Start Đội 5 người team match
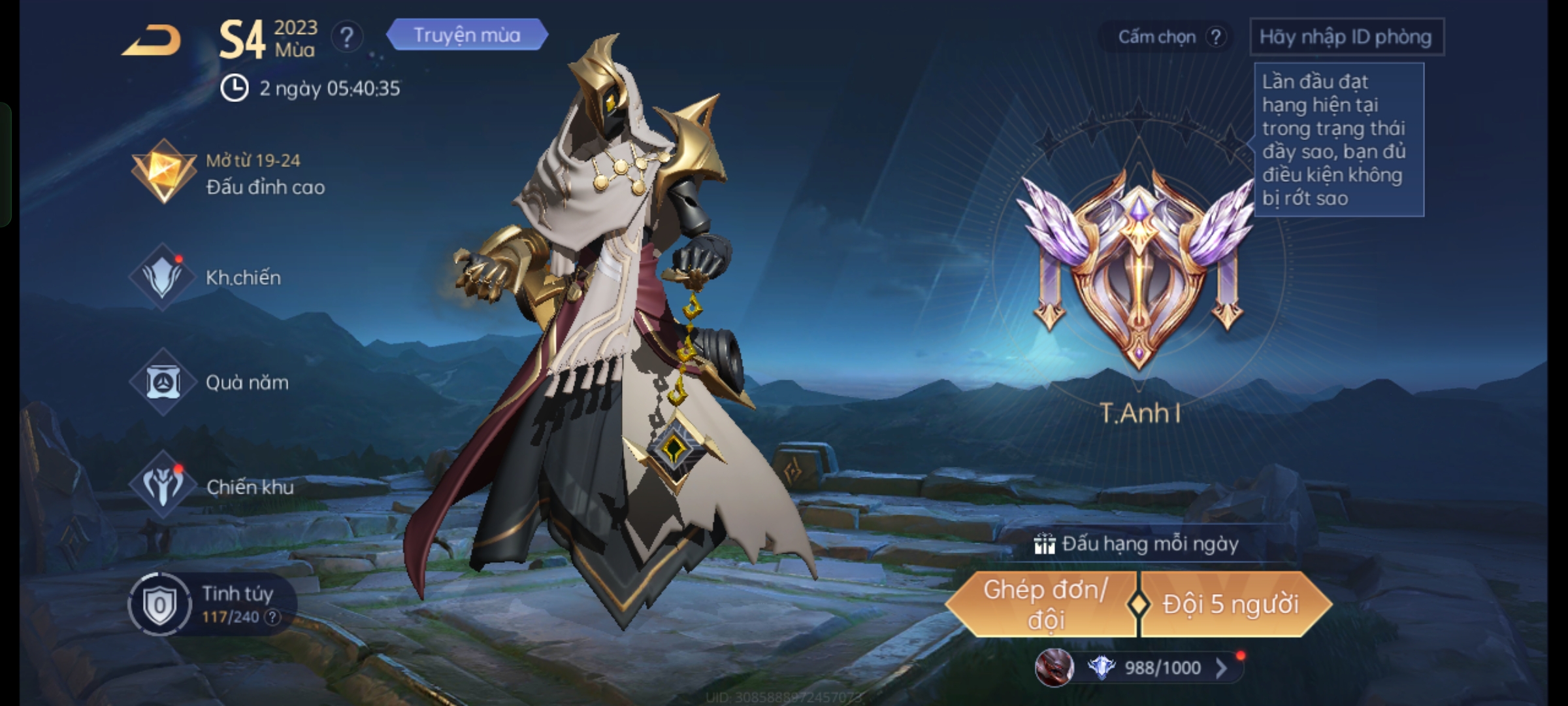This screenshot has width=1568, height=706. coord(1231,604)
